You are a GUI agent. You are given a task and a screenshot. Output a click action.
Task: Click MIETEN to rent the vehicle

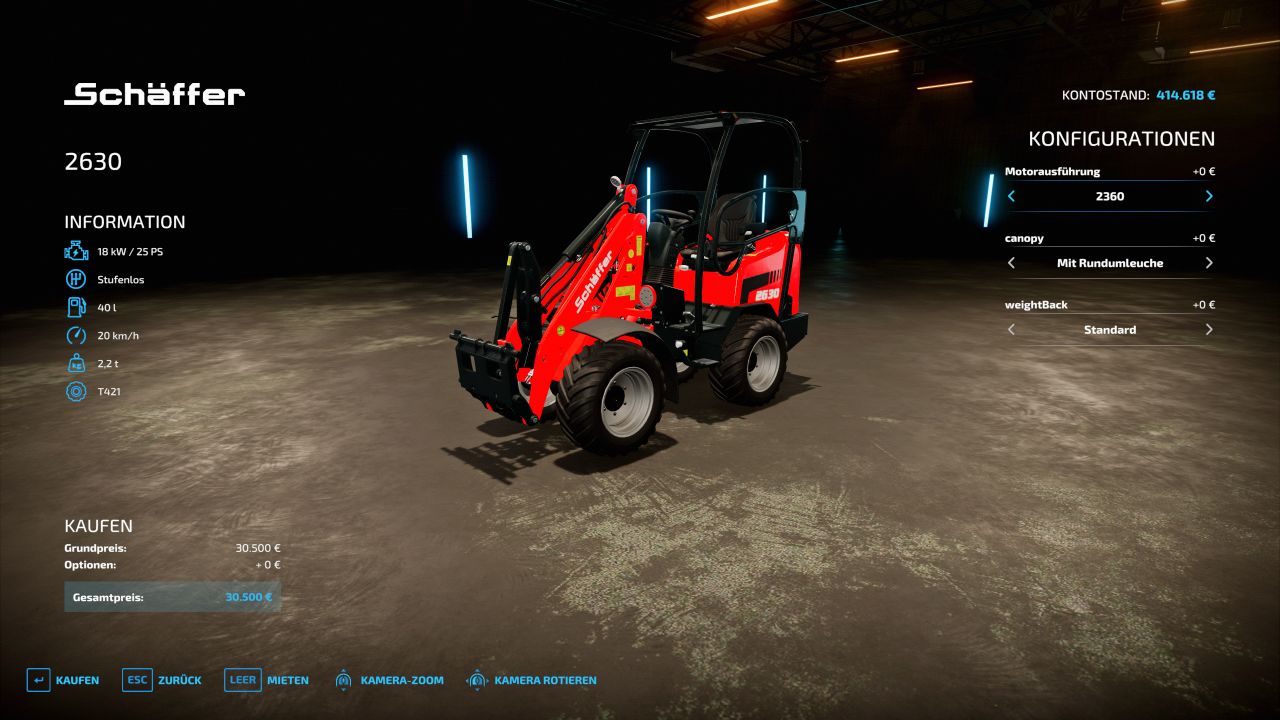(x=289, y=679)
